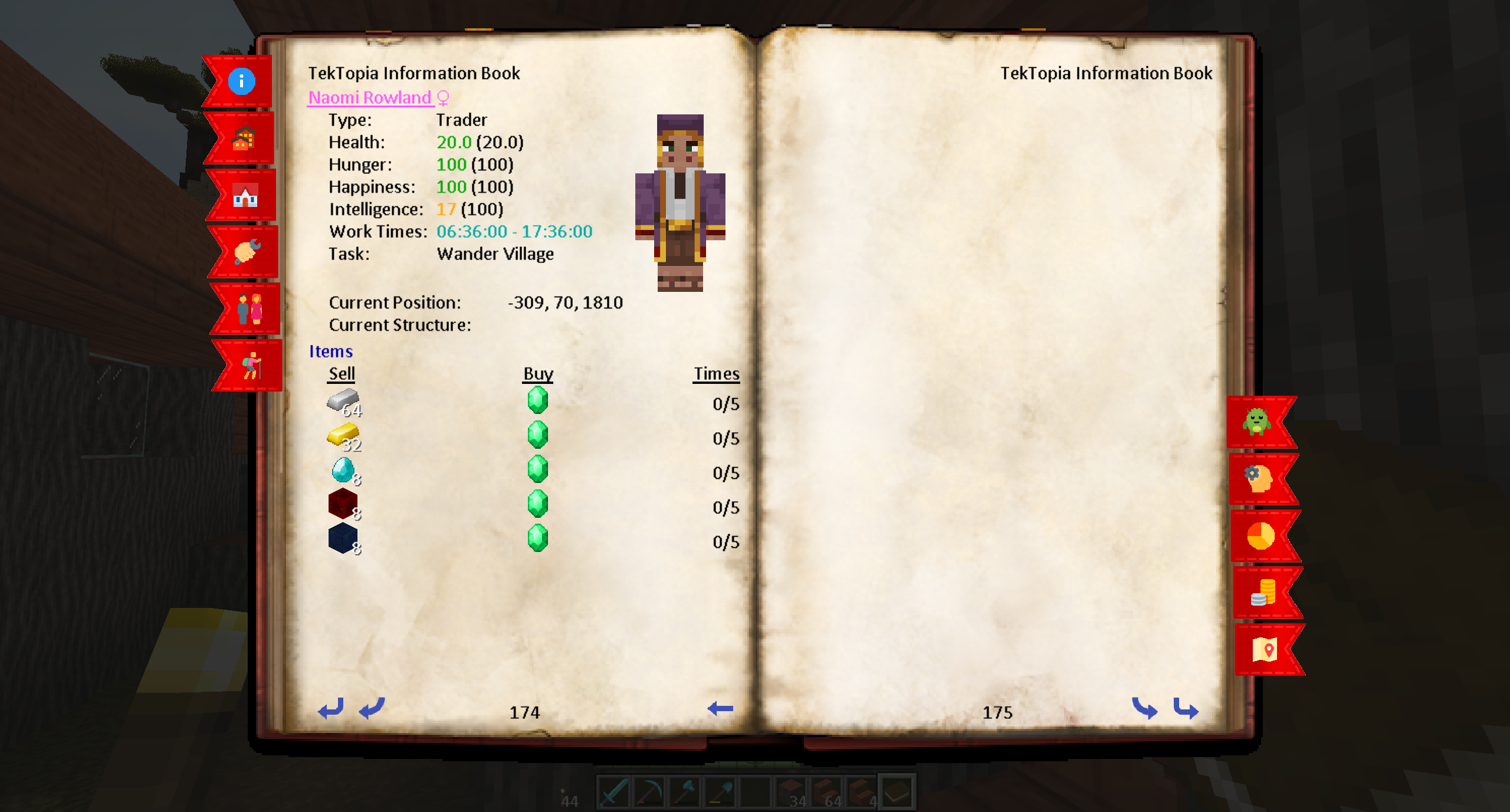Open the villagers couple bookmark tab

point(250,309)
